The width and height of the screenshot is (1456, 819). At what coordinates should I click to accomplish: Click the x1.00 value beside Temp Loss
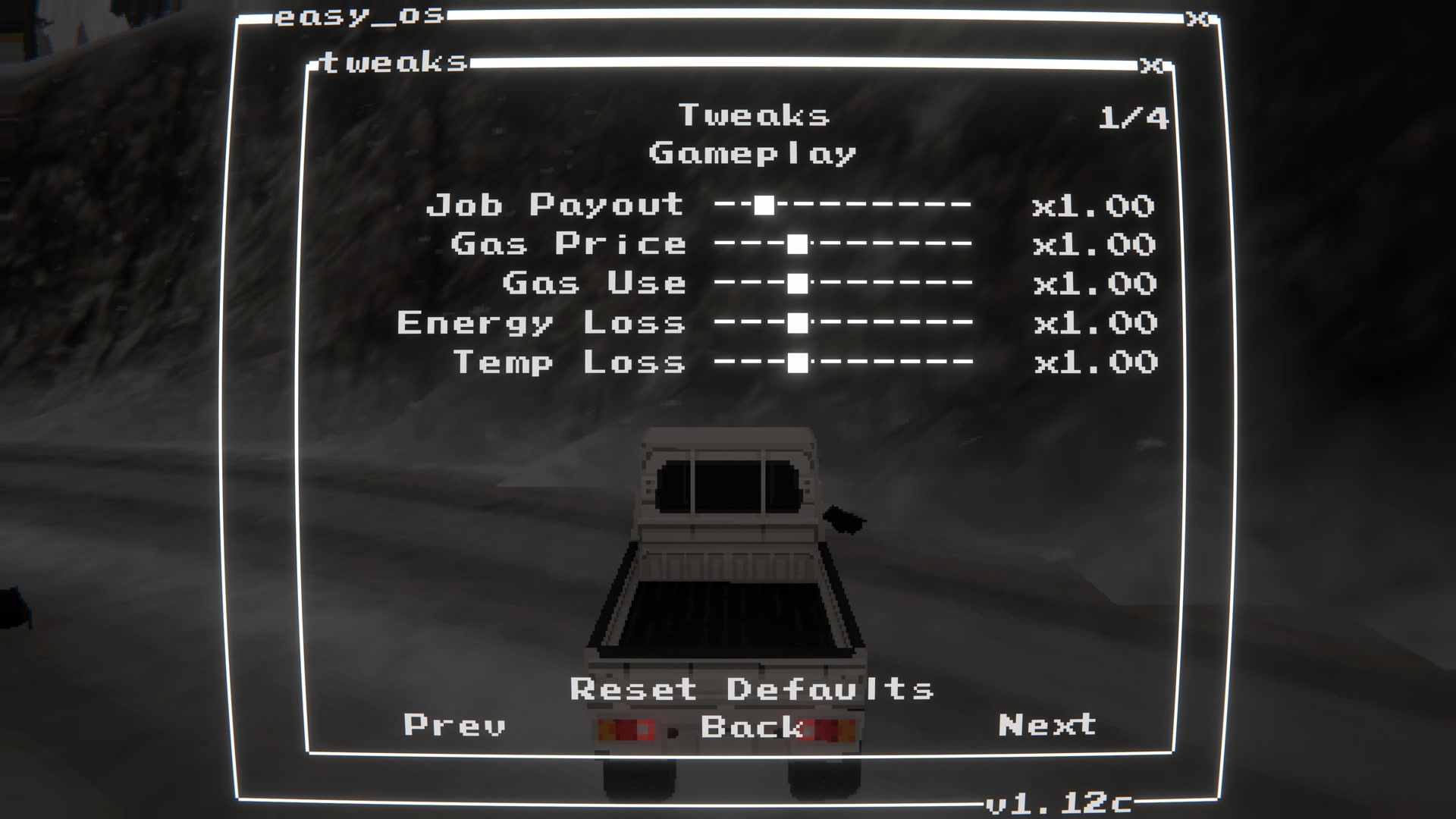tap(1094, 362)
